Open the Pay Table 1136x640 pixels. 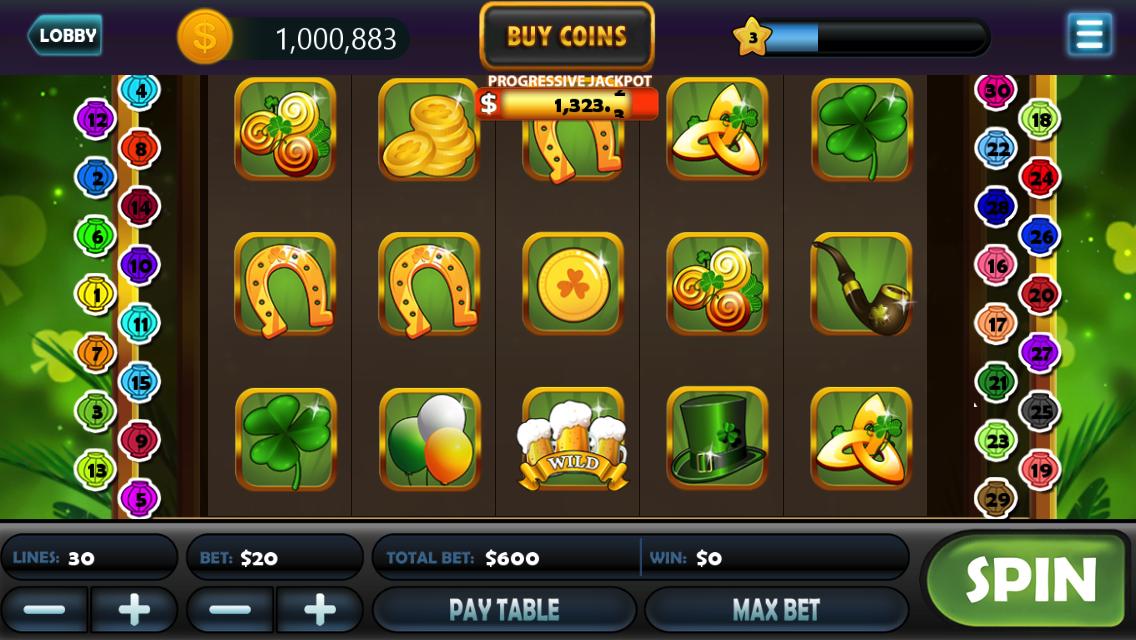(x=504, y=609)
